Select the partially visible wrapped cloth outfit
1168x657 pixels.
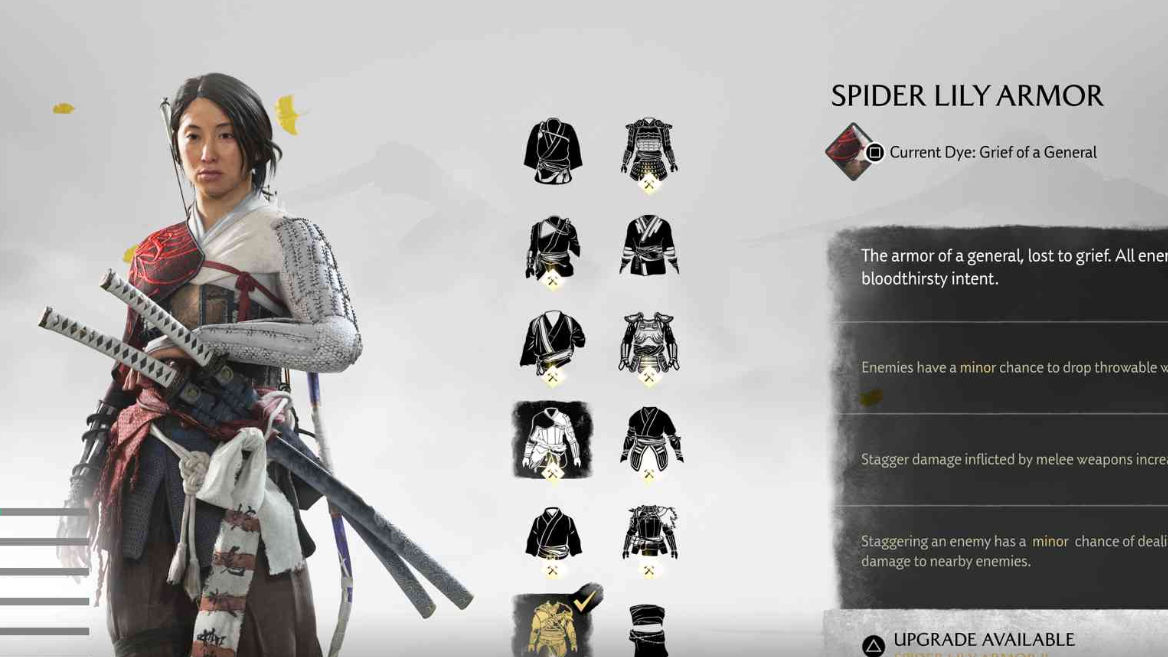click(x=649, y=630)
